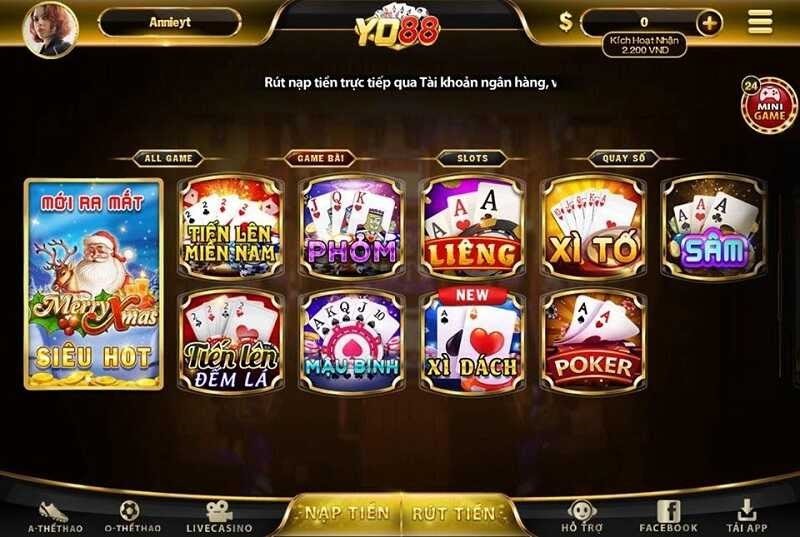Select the Sâm game tile

click(713, 226)
